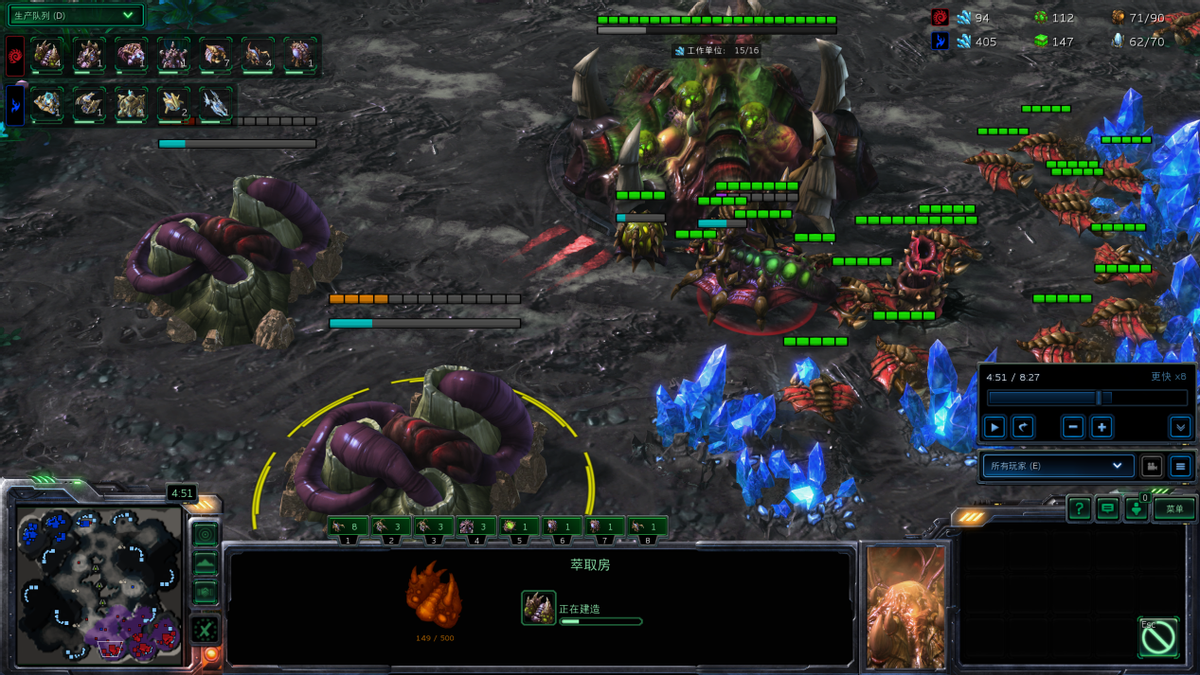Viewport: 1200px width, 675px height.
Task: Open the 生产队列 (D) dropdown
Action: coord(75,16)
